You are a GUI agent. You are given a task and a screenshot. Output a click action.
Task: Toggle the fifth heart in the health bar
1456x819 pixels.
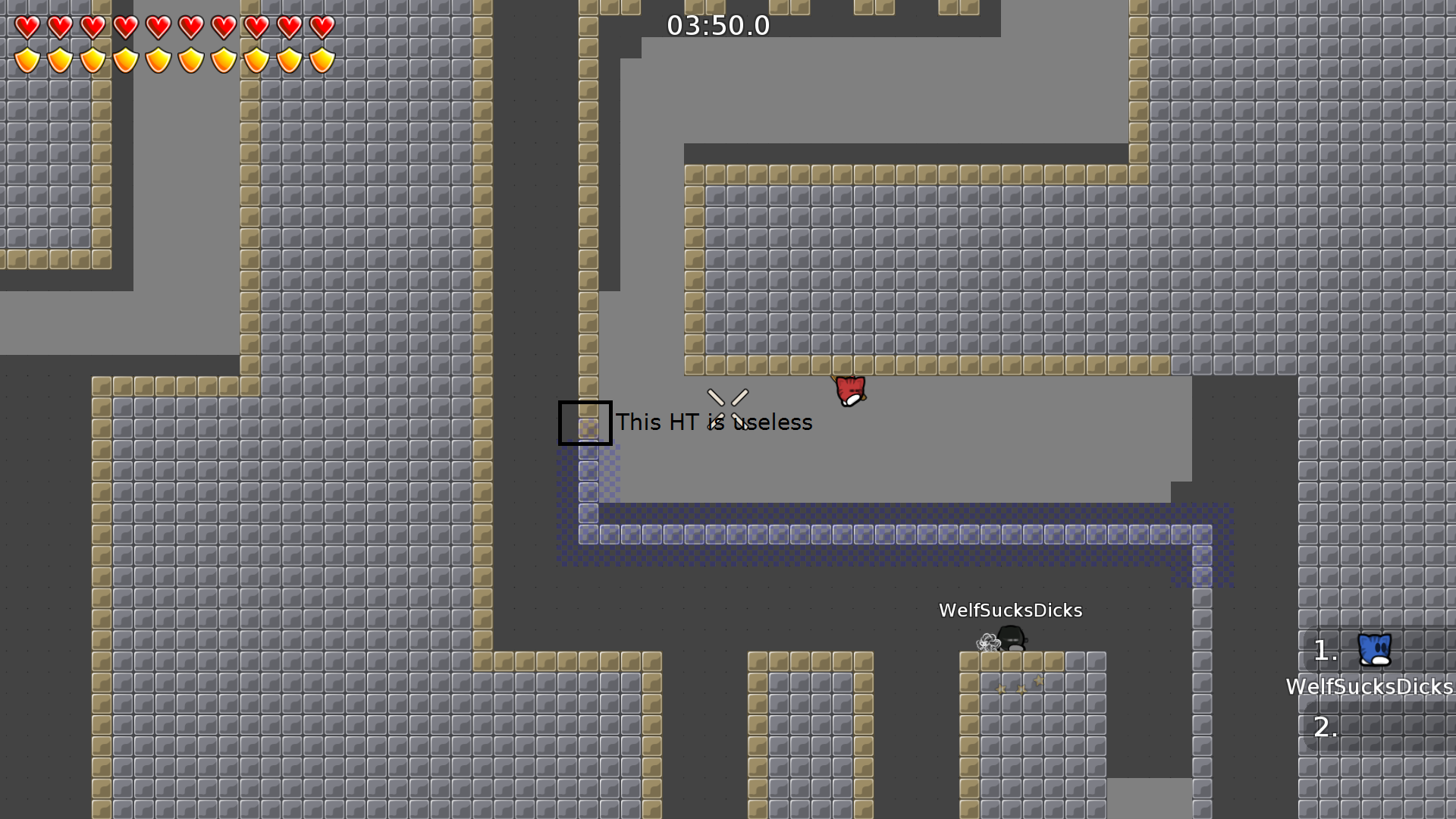tap(157, 27)
